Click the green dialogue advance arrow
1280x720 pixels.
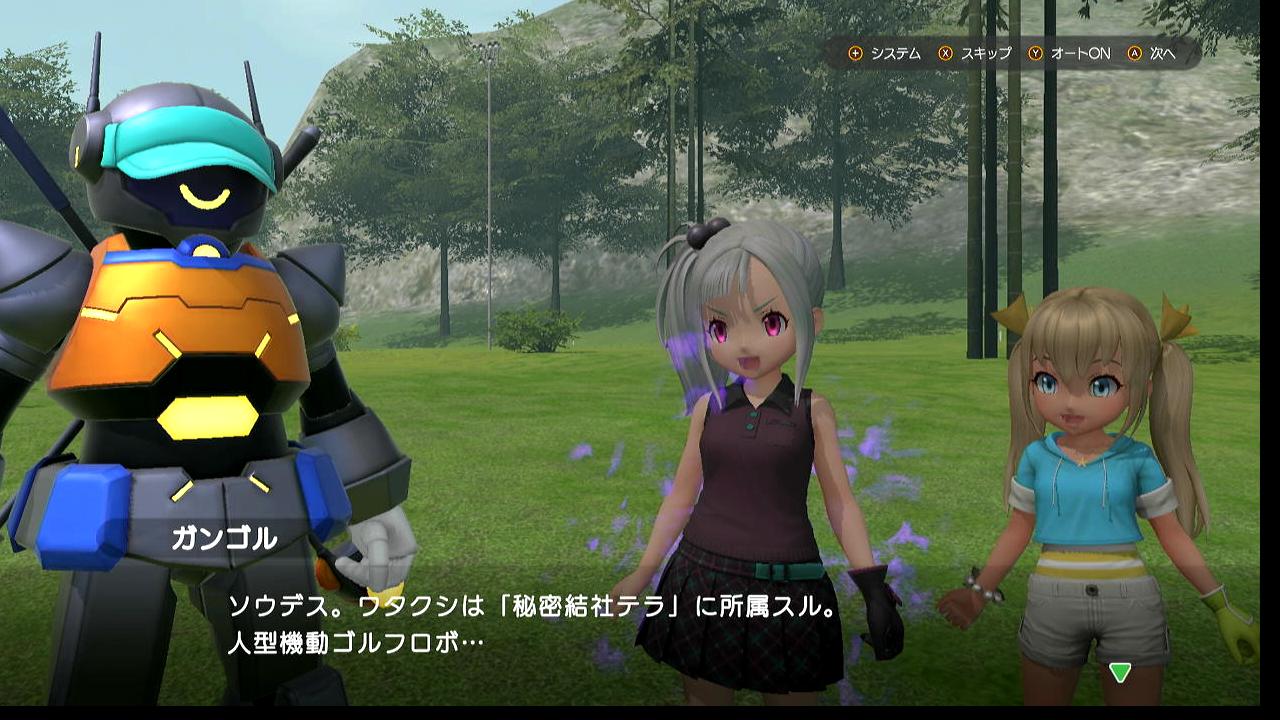tap(1120, 673)
